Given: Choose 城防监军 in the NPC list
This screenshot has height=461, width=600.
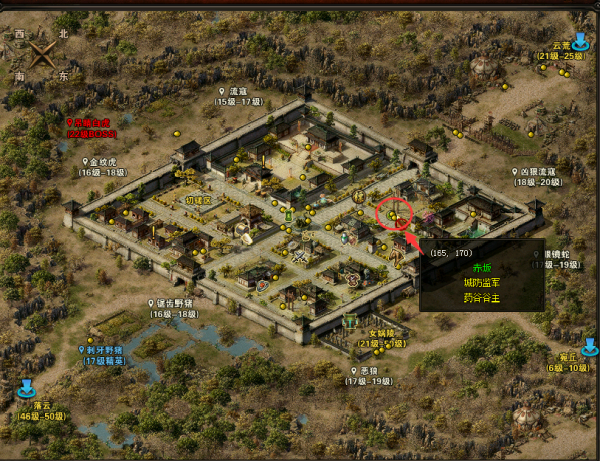Looking at the screenshot, I should (482, 283).
